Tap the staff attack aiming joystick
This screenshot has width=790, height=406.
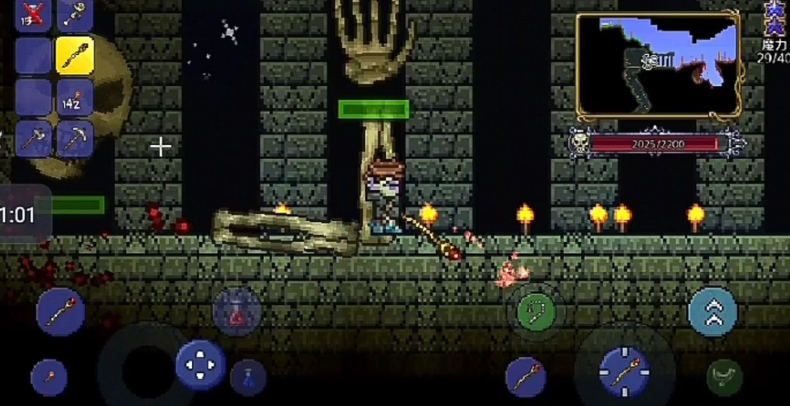coord(625,372)
